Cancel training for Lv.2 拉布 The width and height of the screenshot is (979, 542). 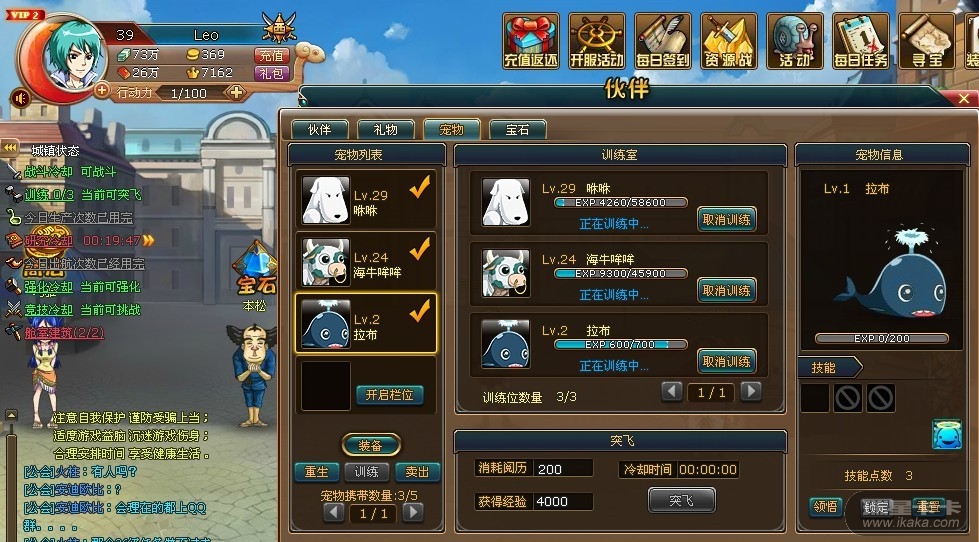pyautogui.click(x=726, y=362)
